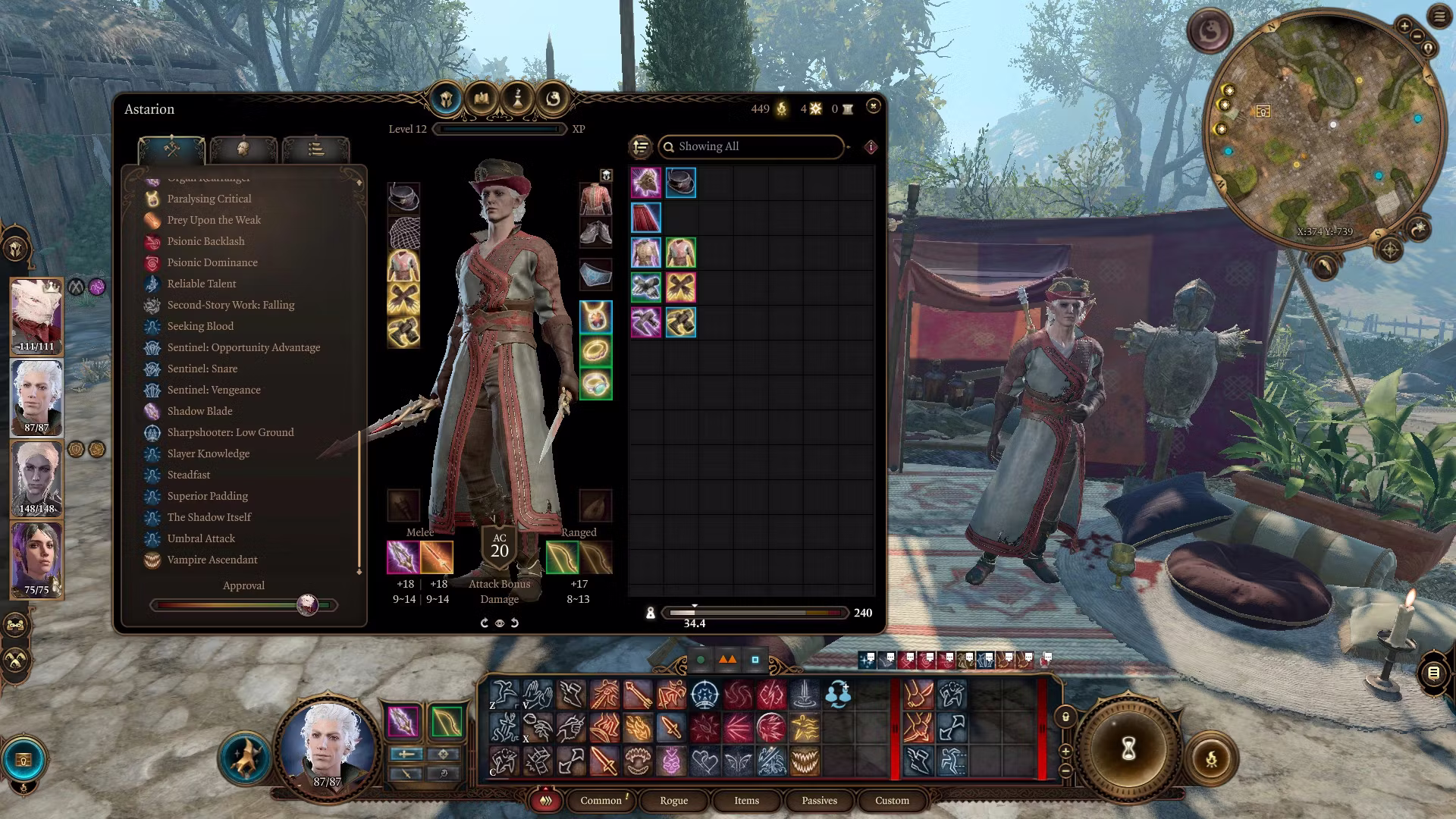The width and height of the screenshot is (1456, 819).
Task: Switch to the Rogue hotbar tab
Action: click(673, 800)
